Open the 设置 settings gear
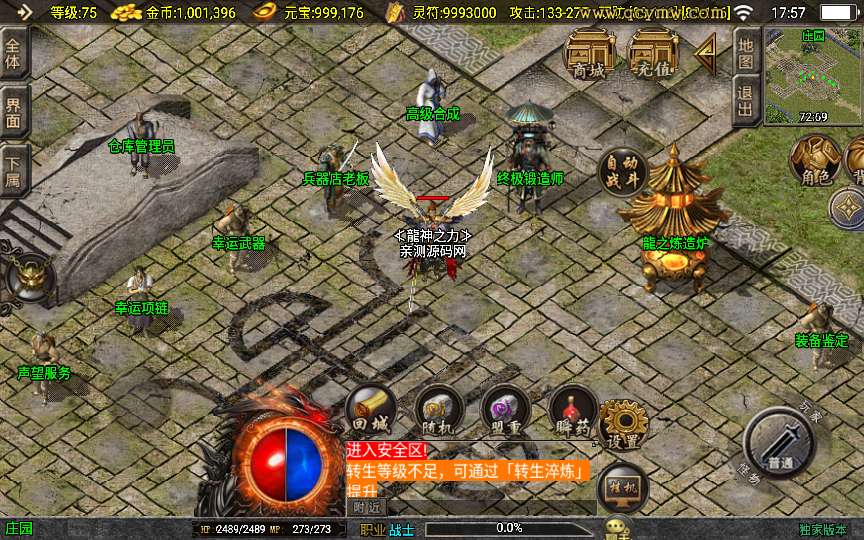 (624, 424)
